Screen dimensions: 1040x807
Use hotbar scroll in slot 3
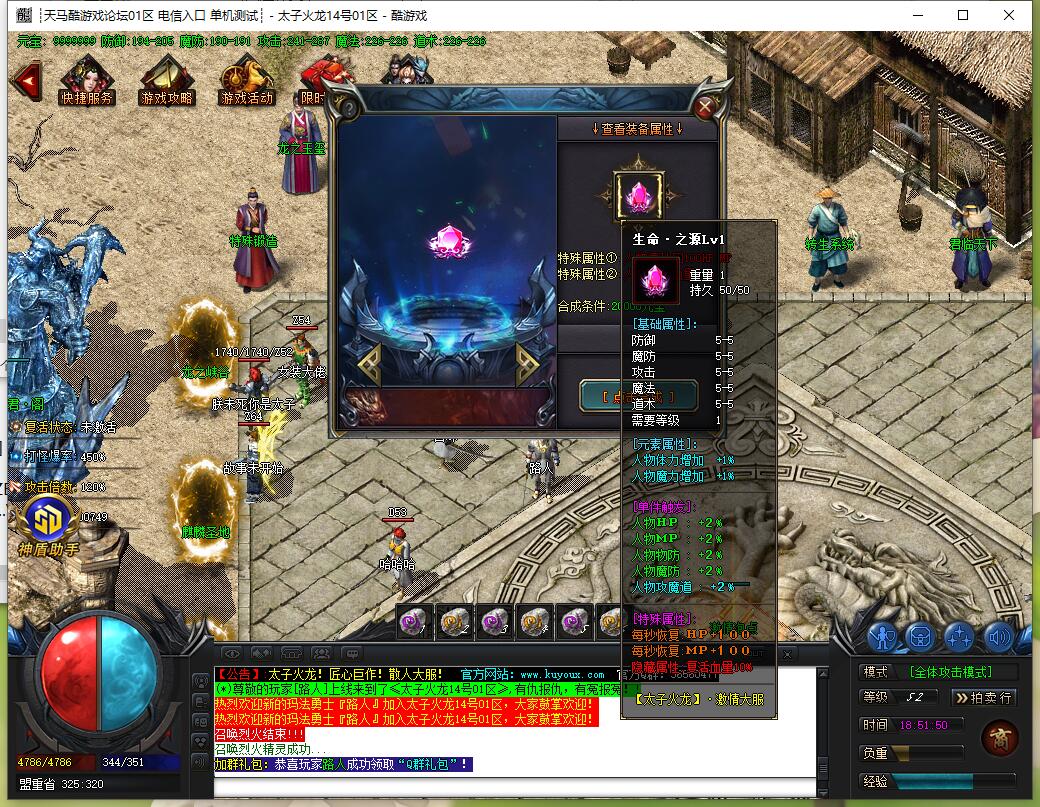click(493, 621)
